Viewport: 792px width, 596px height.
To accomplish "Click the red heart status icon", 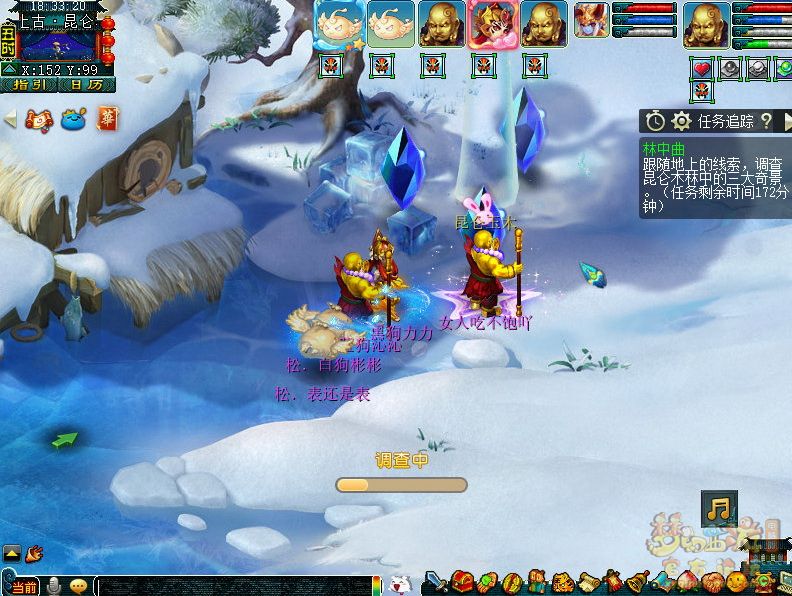I will point(702,69).
